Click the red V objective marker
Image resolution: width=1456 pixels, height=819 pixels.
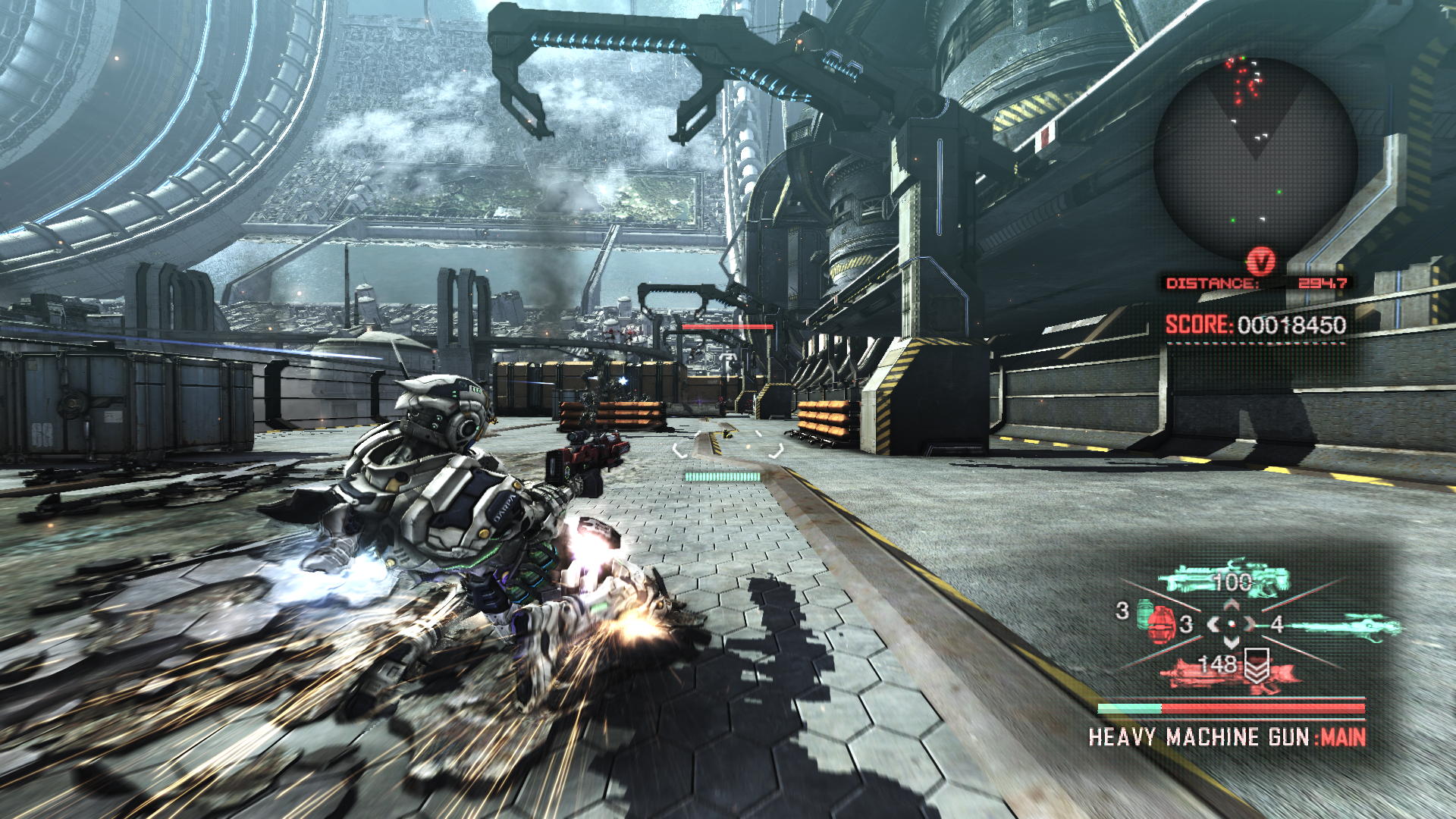click(1260, 262)
